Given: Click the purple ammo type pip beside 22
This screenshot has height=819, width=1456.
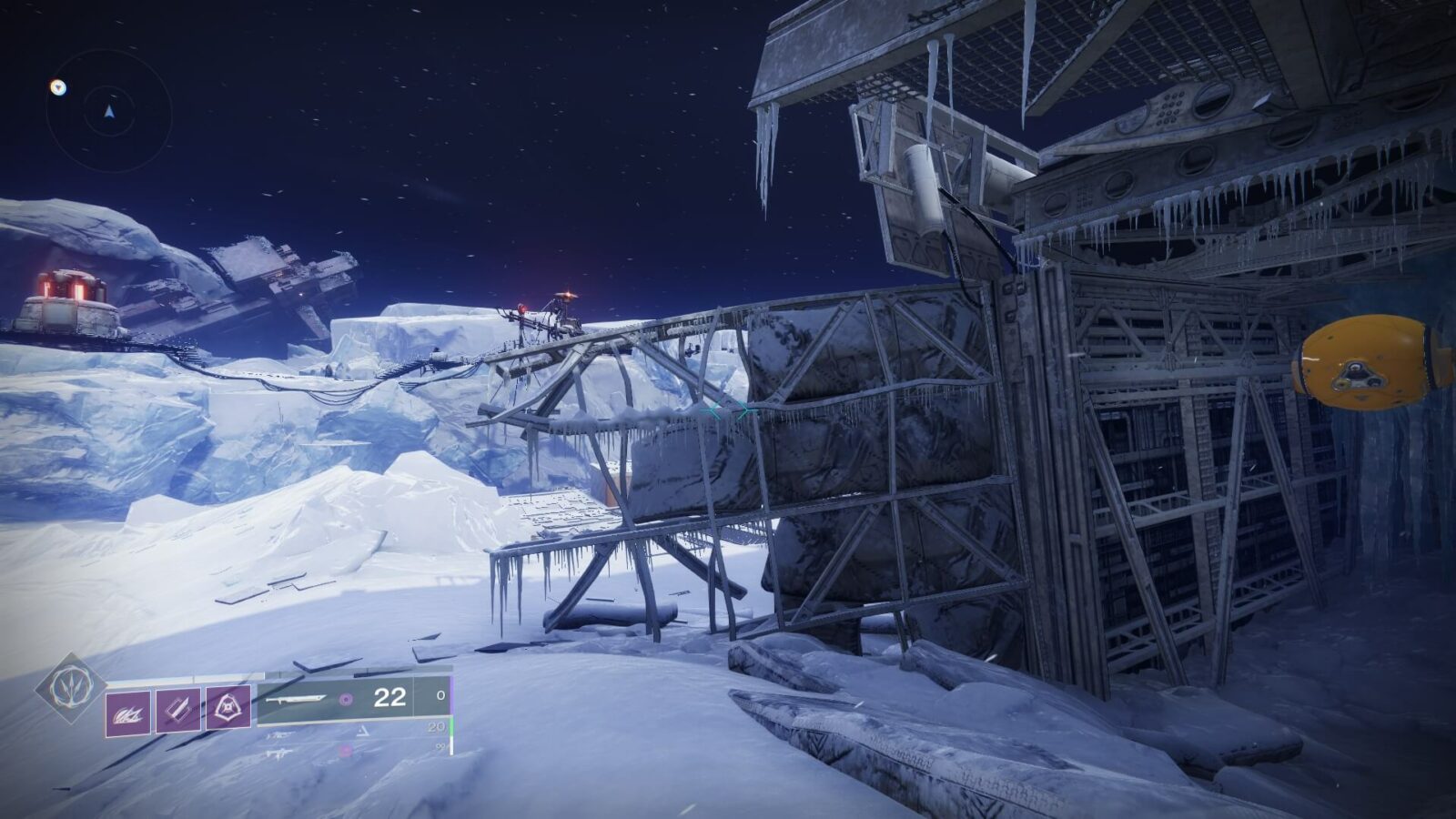Looking at the screenshot, I should [x=346, y=698].
